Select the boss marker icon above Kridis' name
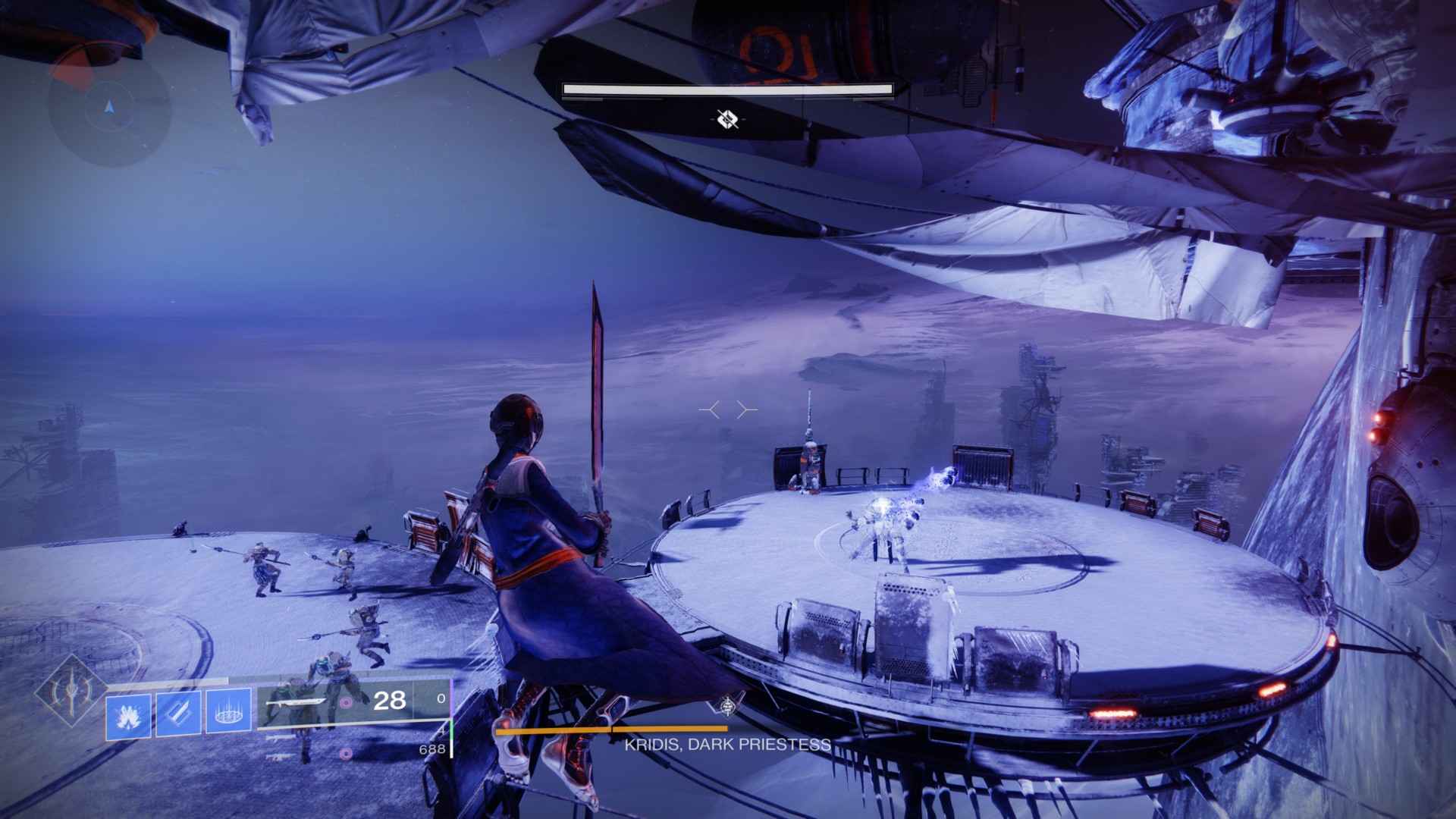The height and width of the screenshot is (819, 1456). 729,706
